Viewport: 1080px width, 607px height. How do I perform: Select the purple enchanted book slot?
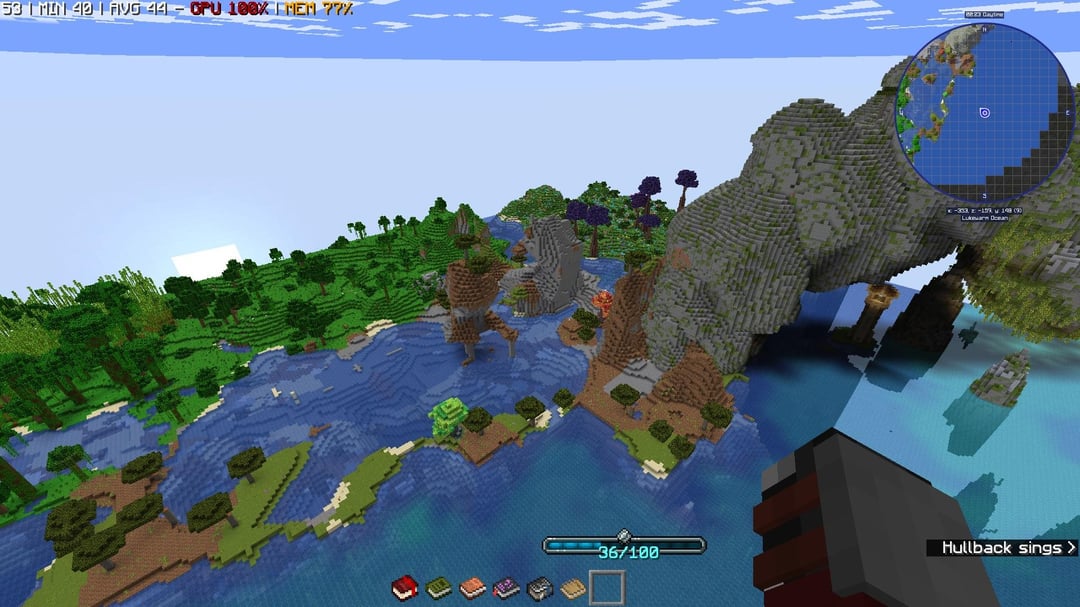click(x=506, y=588)
